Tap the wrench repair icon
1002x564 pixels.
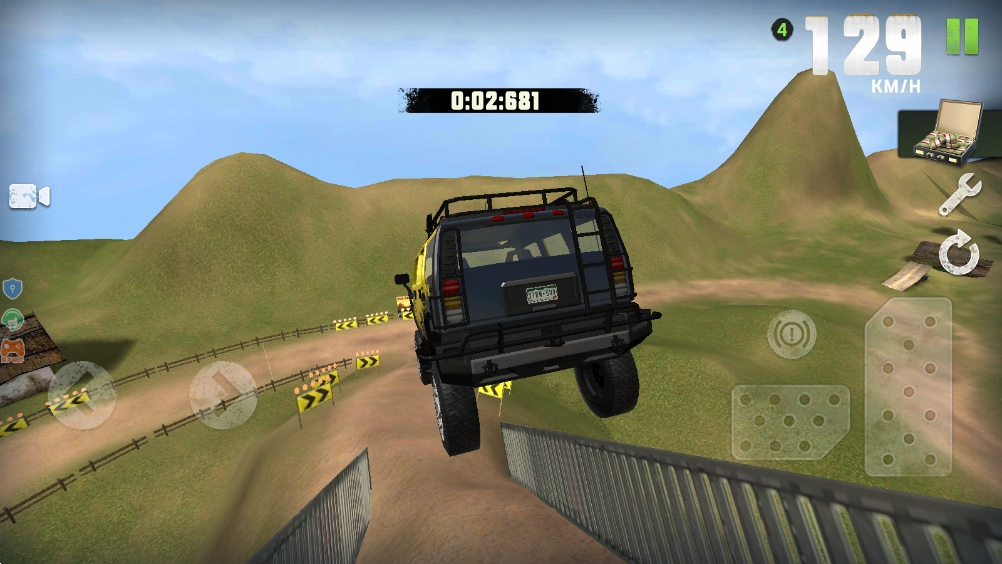(x=958, y=194)
